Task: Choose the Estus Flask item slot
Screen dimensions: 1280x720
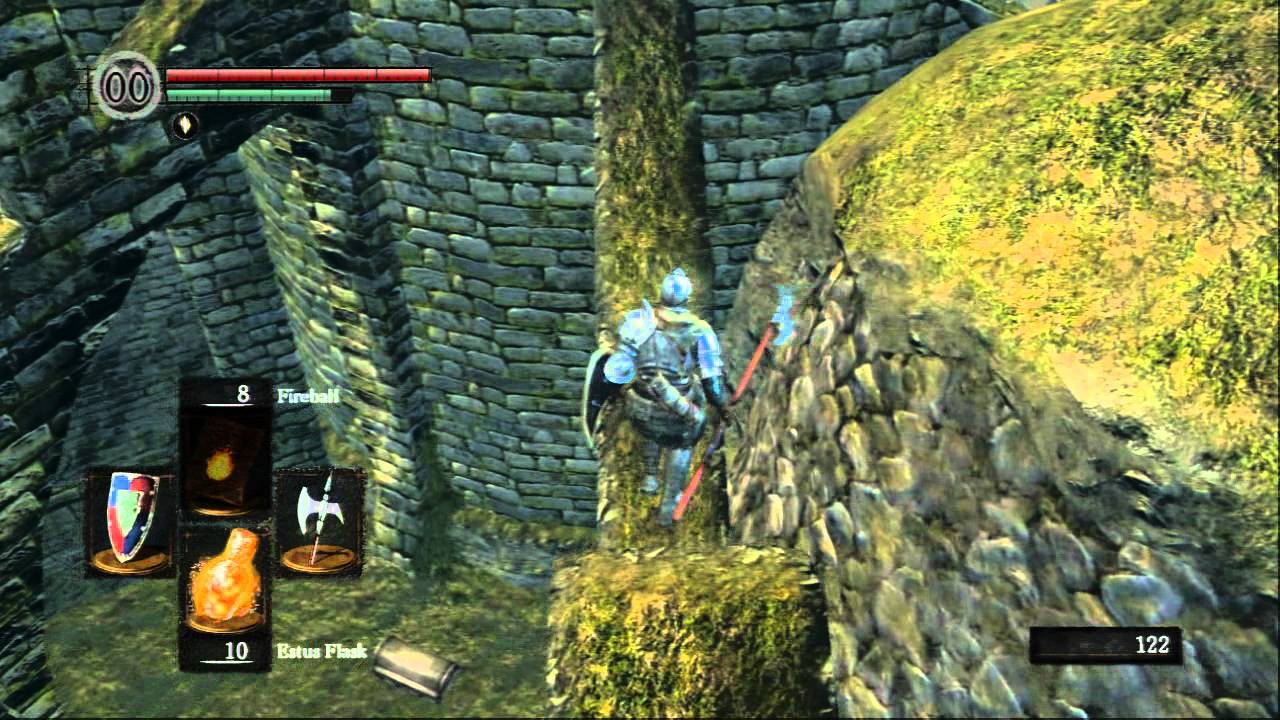Action: [x=223, y=581]
